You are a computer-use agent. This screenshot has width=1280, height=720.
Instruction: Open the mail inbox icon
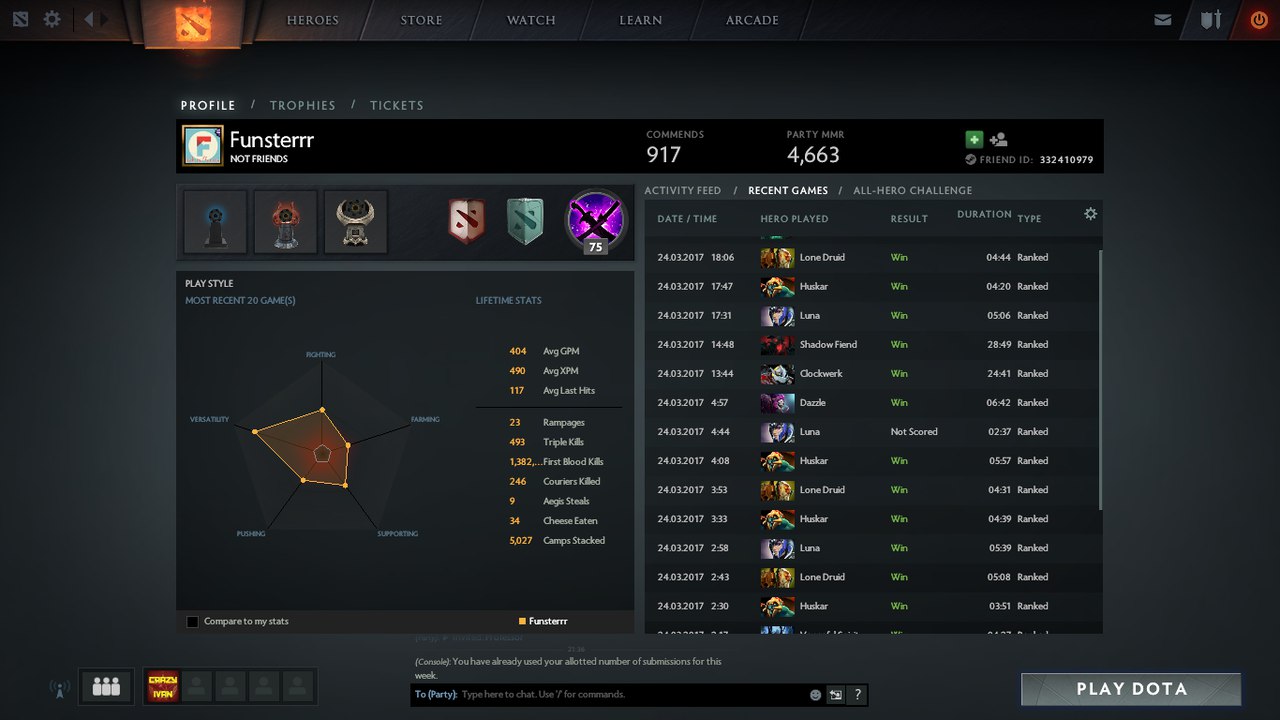[x=1162, y=19]
